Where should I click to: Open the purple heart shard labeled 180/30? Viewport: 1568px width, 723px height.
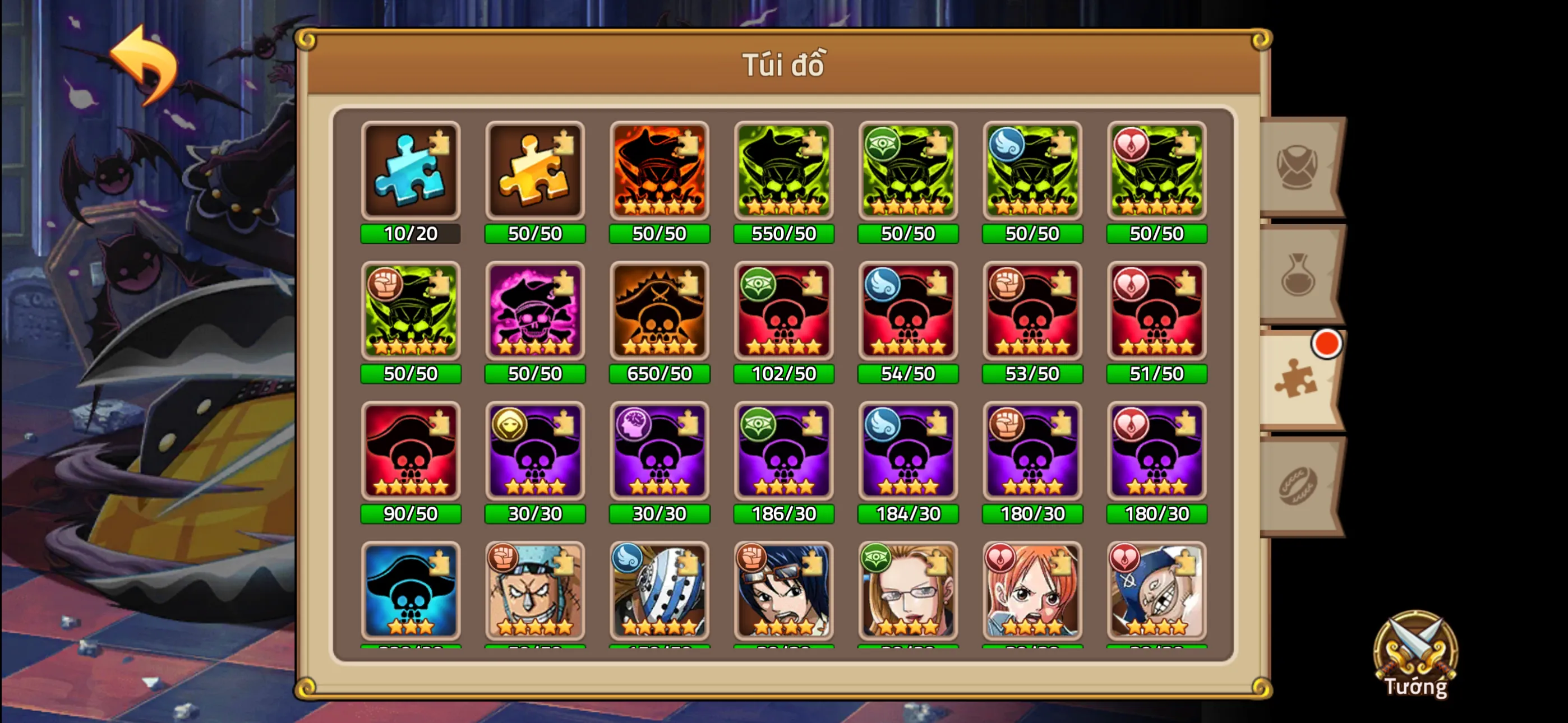(1156, 452)
